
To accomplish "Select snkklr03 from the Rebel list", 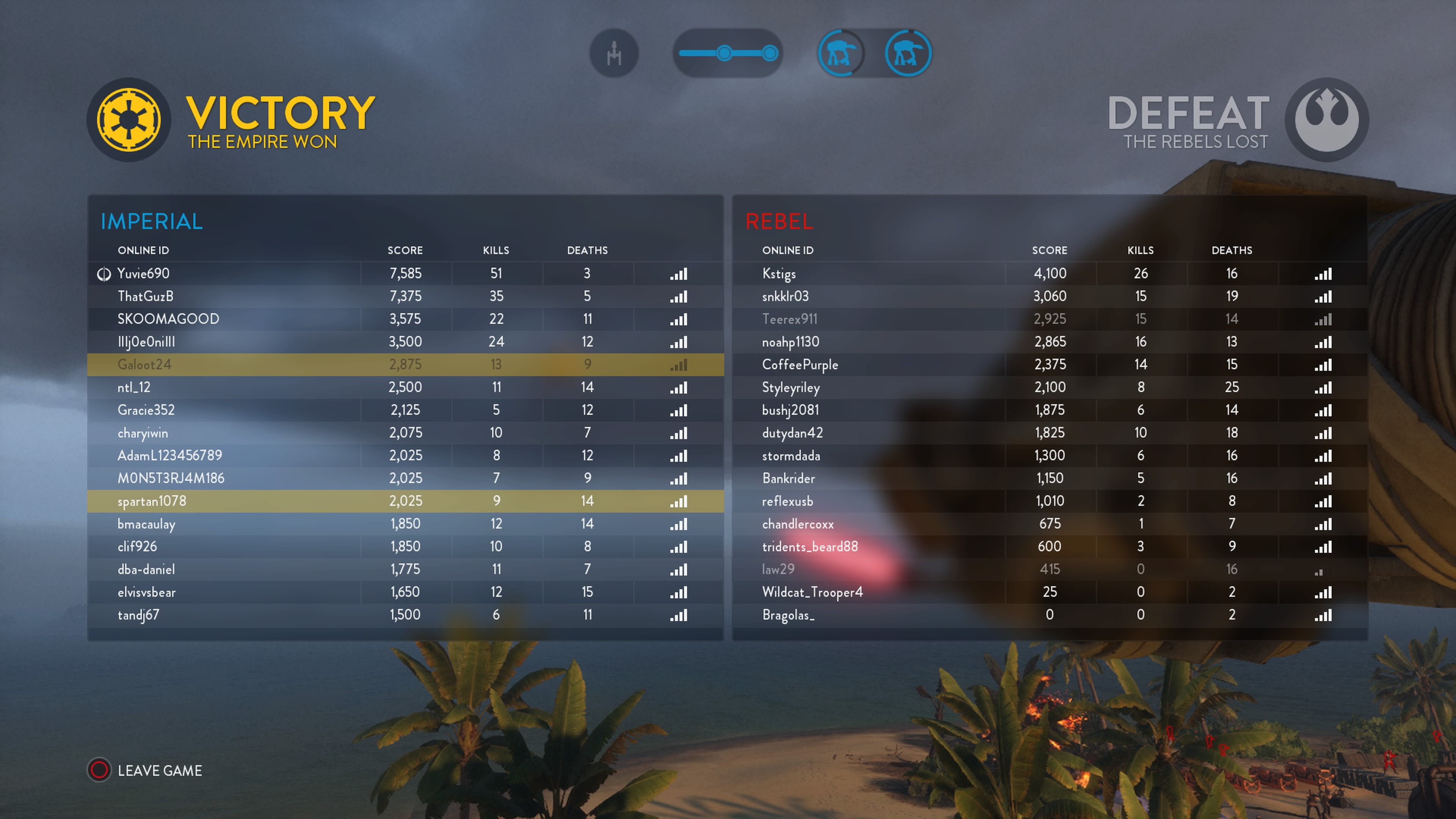I will pyautogui.click(x=785, y=296).
